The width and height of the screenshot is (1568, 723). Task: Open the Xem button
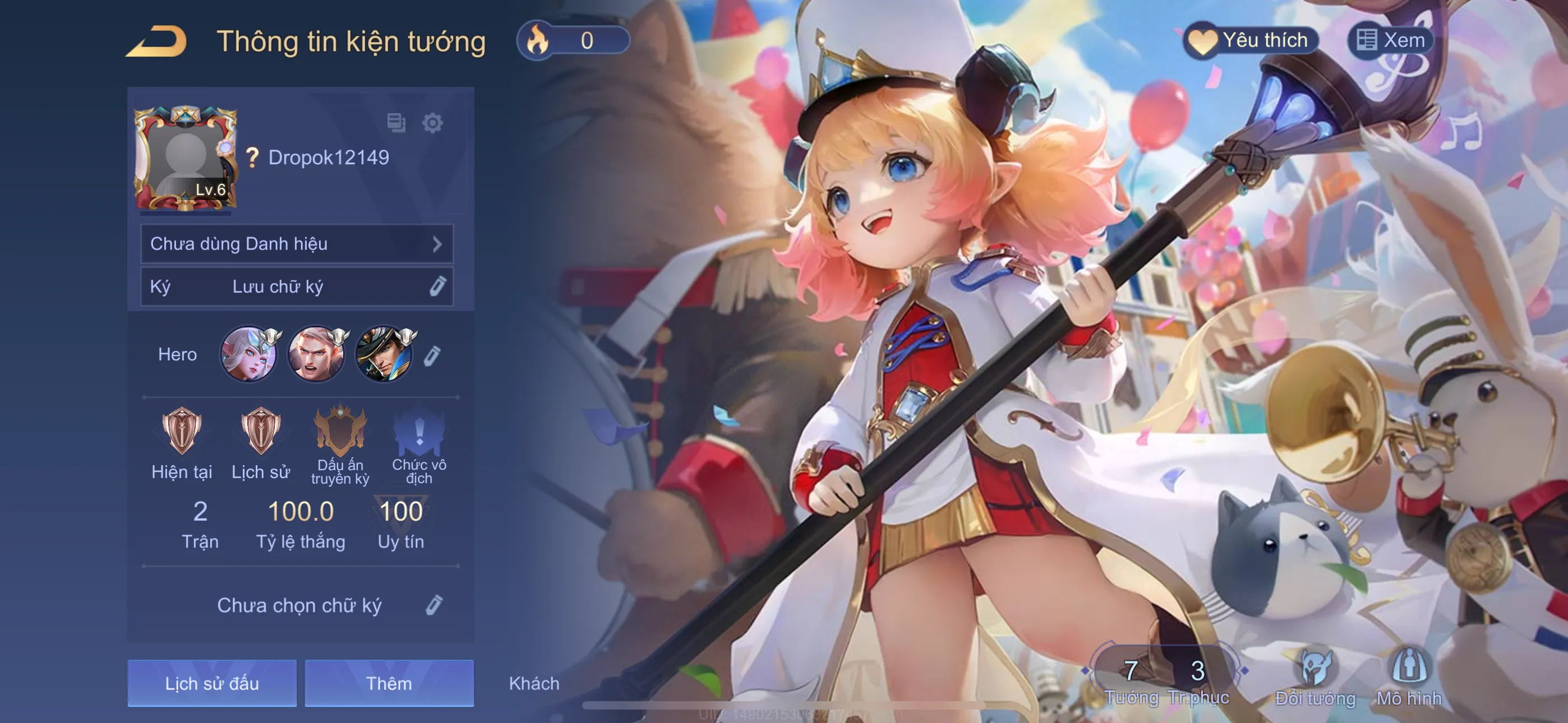(1390, 41)
